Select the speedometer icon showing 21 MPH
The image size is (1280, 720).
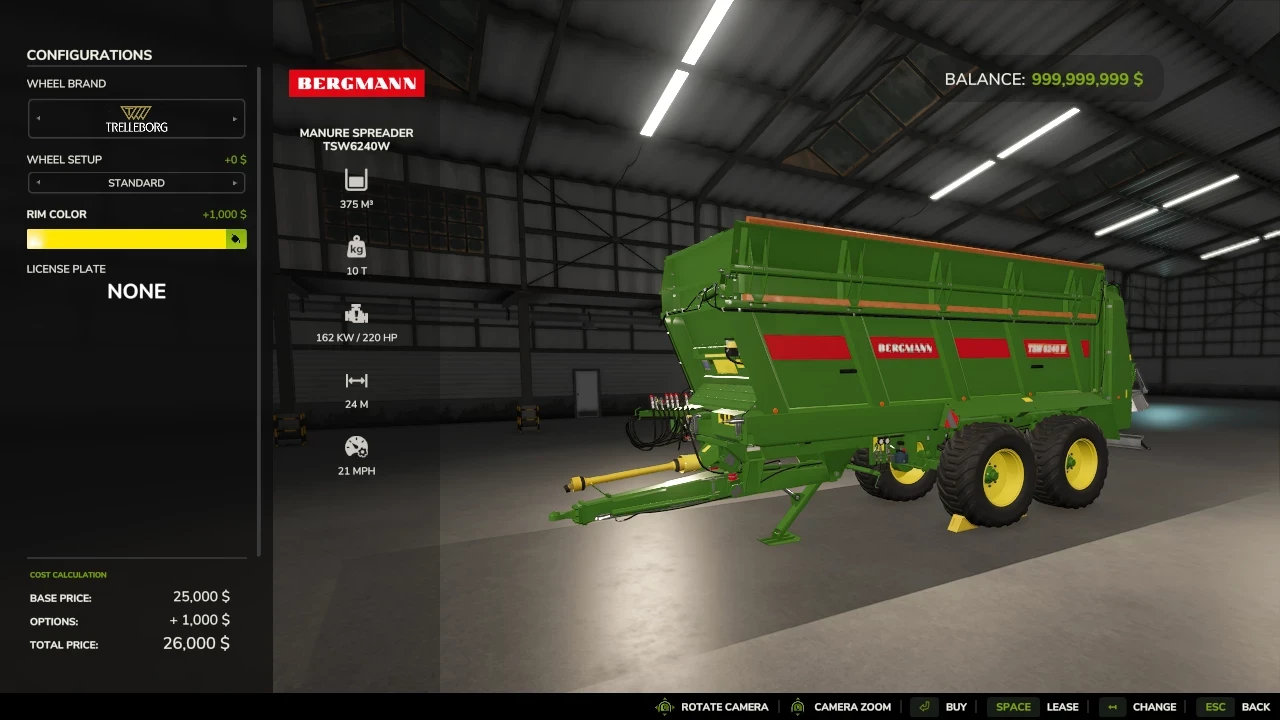point(356,448)
